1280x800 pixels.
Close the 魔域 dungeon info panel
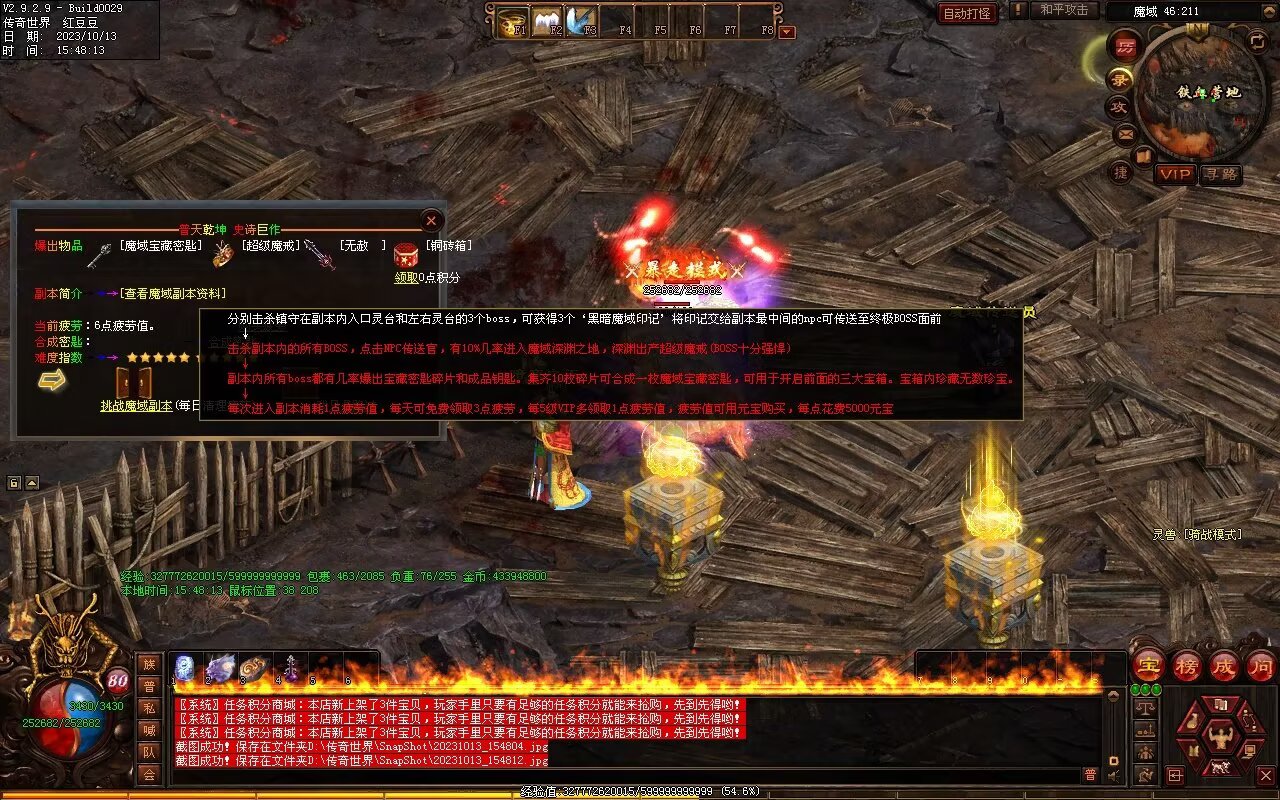431,220
